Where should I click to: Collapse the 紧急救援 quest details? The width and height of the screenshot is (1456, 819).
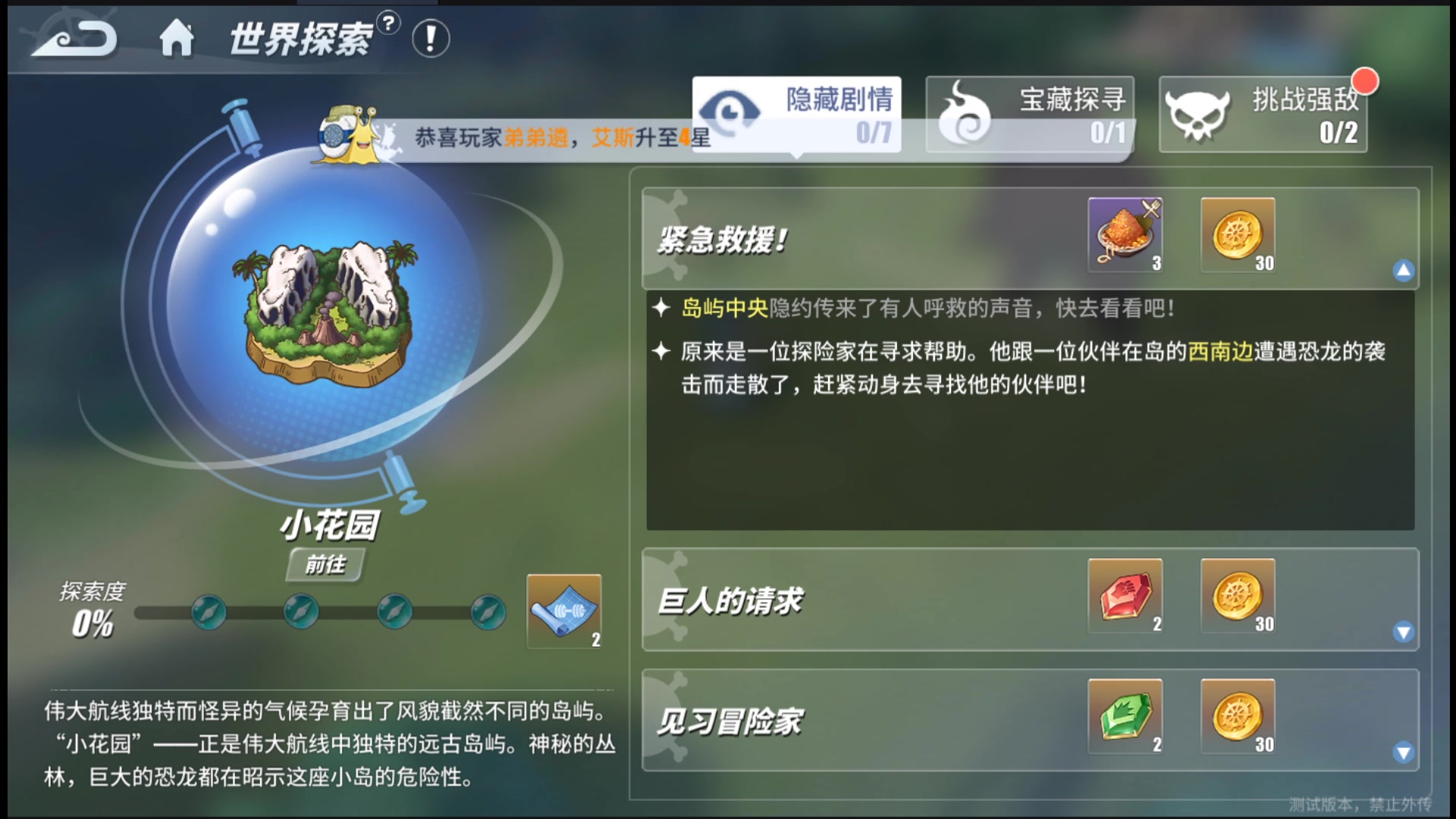coord(1404,269)
